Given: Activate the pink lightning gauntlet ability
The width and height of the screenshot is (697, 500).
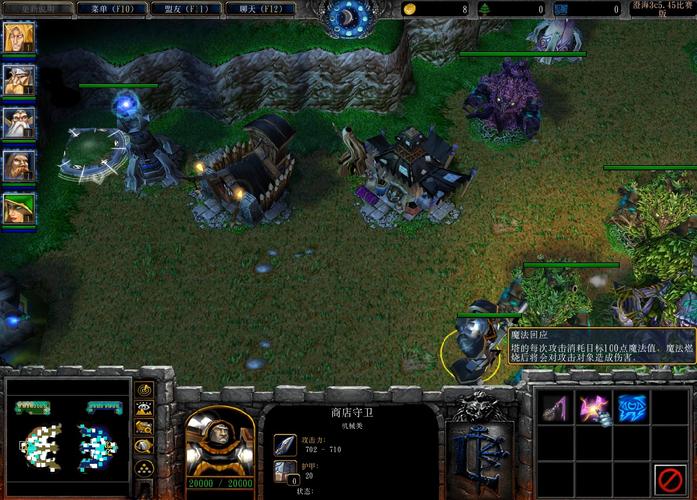Looking at the screenshot, I should click(x=593, y=405).
